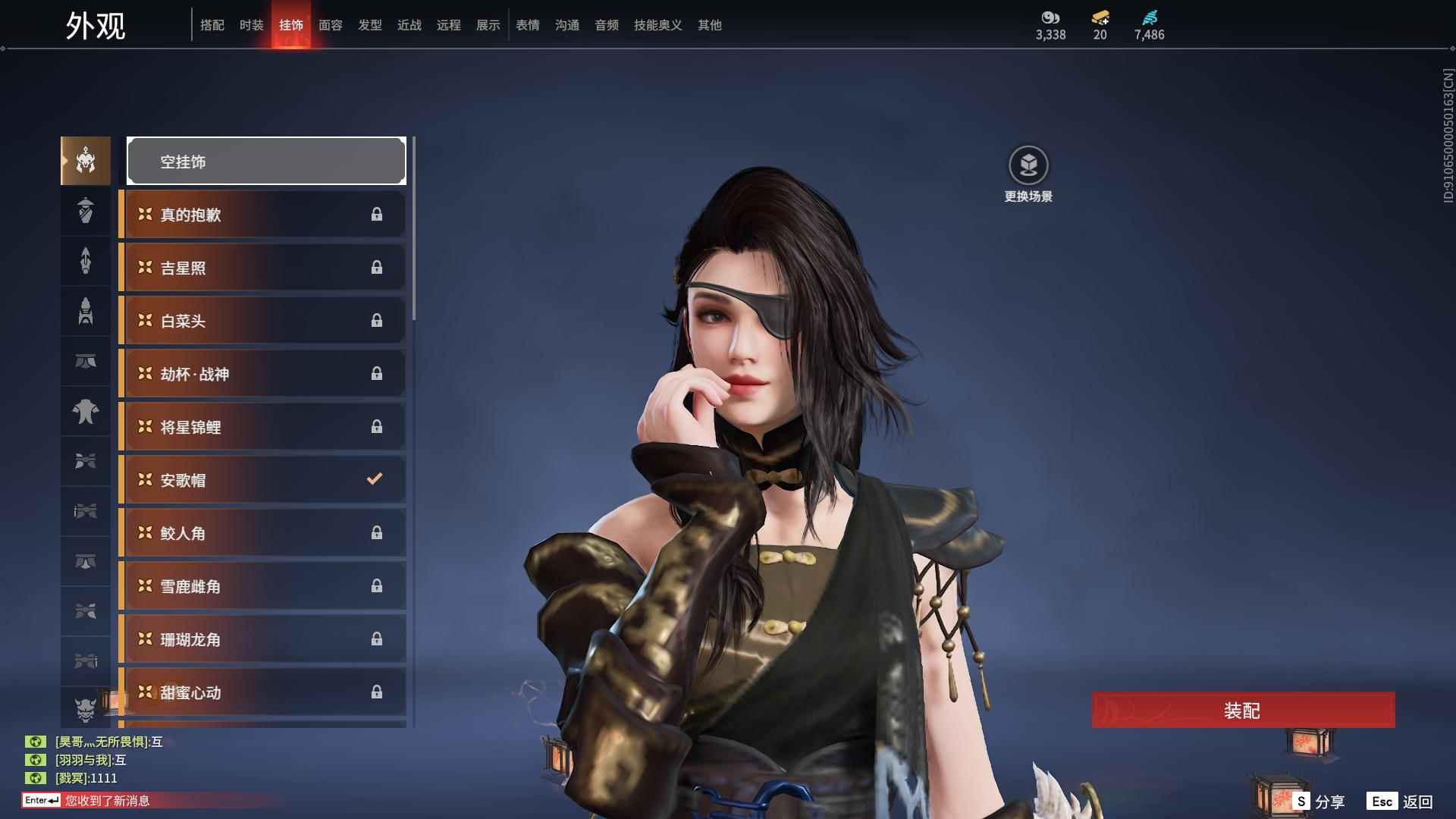Click the 分享 share button
The width and height of the screenshot is (1456, 819).
(1319, 802)
